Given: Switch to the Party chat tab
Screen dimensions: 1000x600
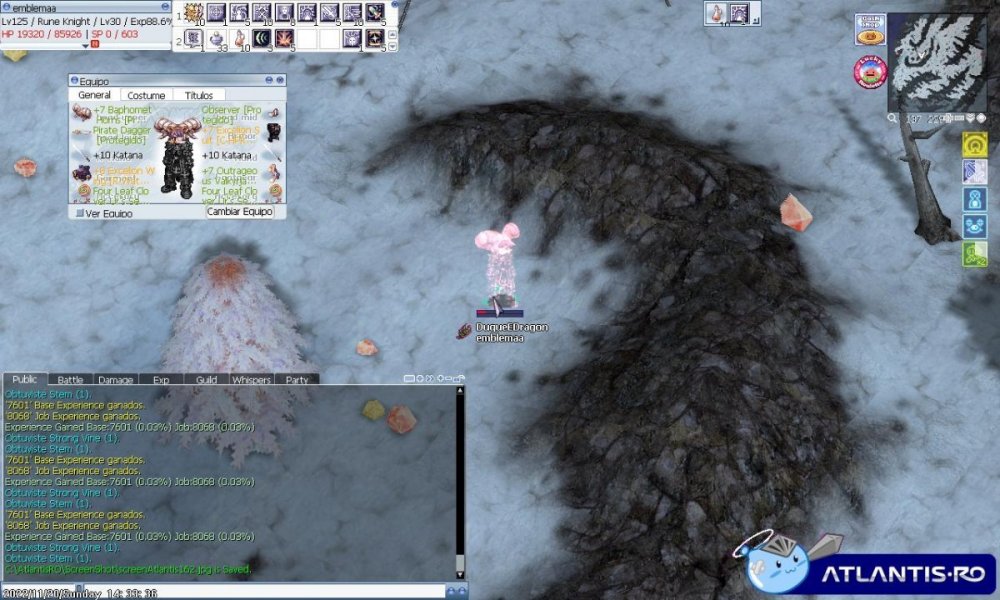Looking at the screenshot, I should [x=297, y=380].
